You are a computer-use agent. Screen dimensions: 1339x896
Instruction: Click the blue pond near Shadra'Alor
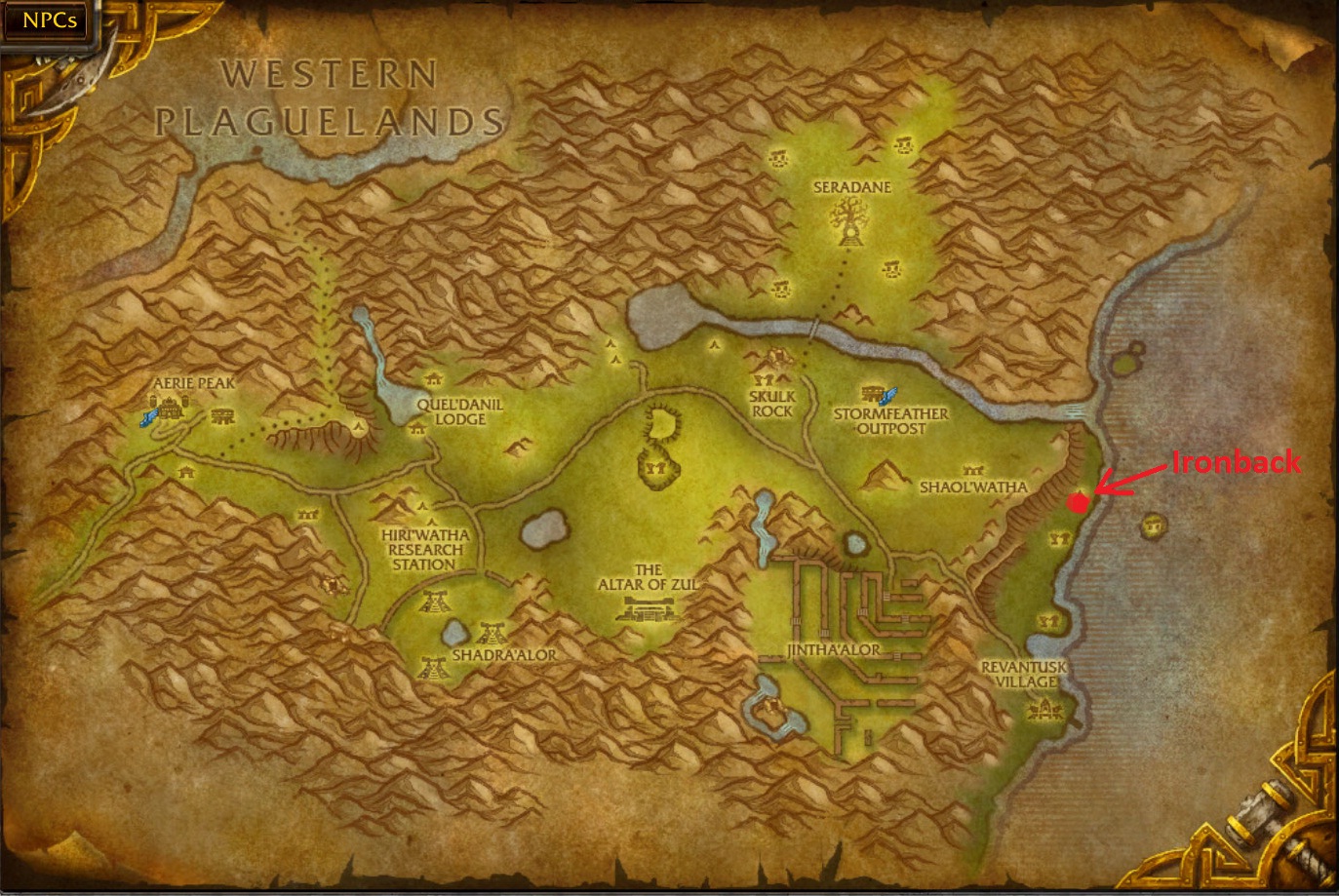453,632
